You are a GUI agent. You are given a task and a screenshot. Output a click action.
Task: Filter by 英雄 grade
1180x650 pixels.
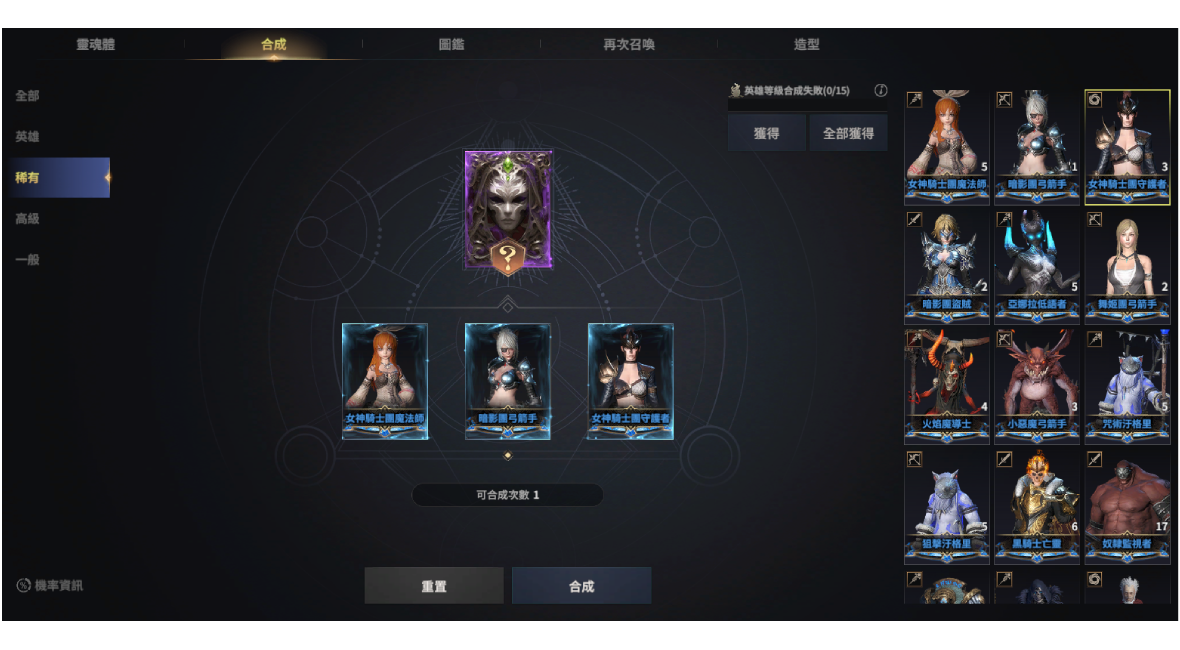click(x=28, y=137)
